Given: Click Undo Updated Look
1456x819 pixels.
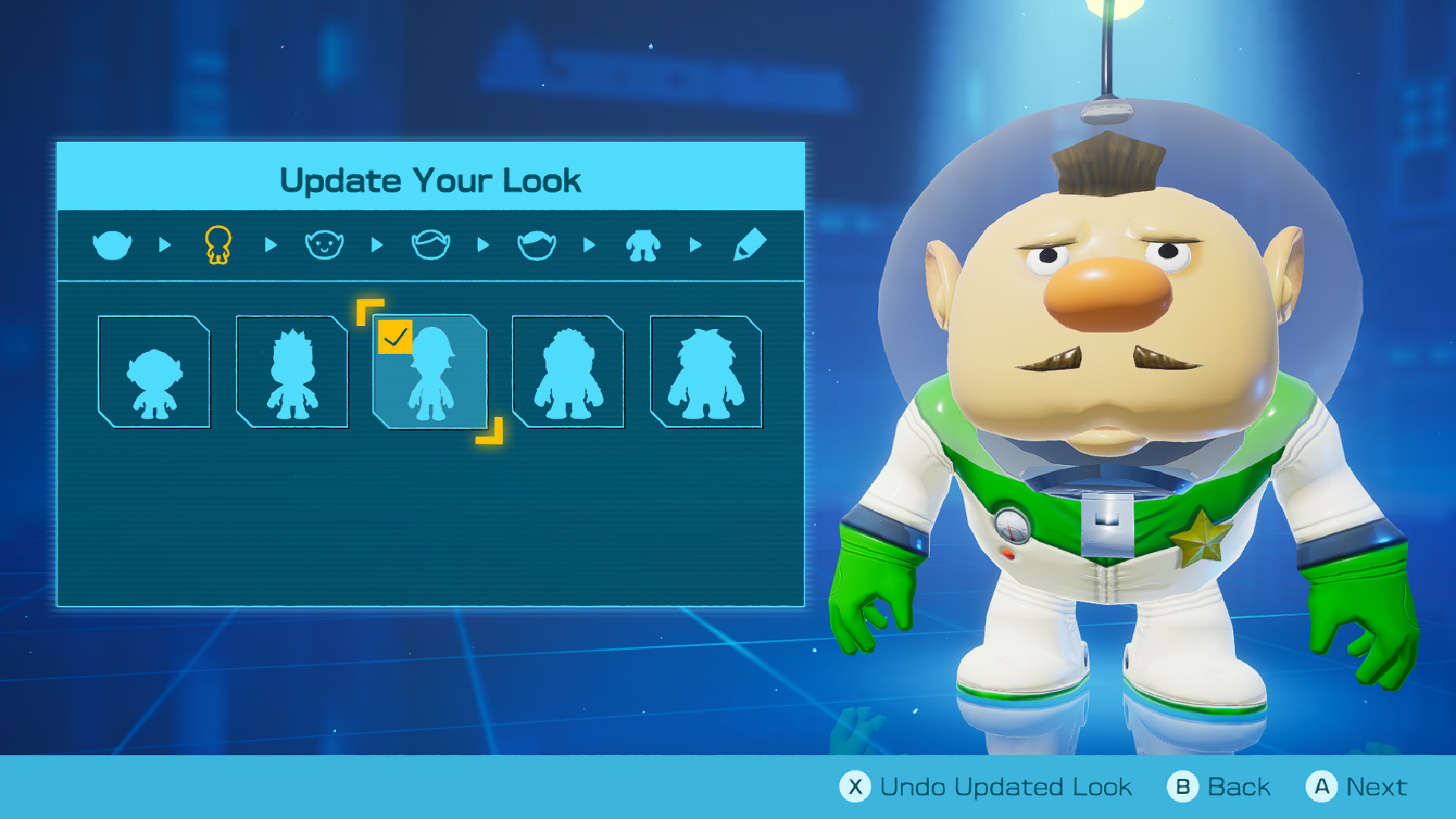Looking at the screenshot, I should (x=986, y=786).
